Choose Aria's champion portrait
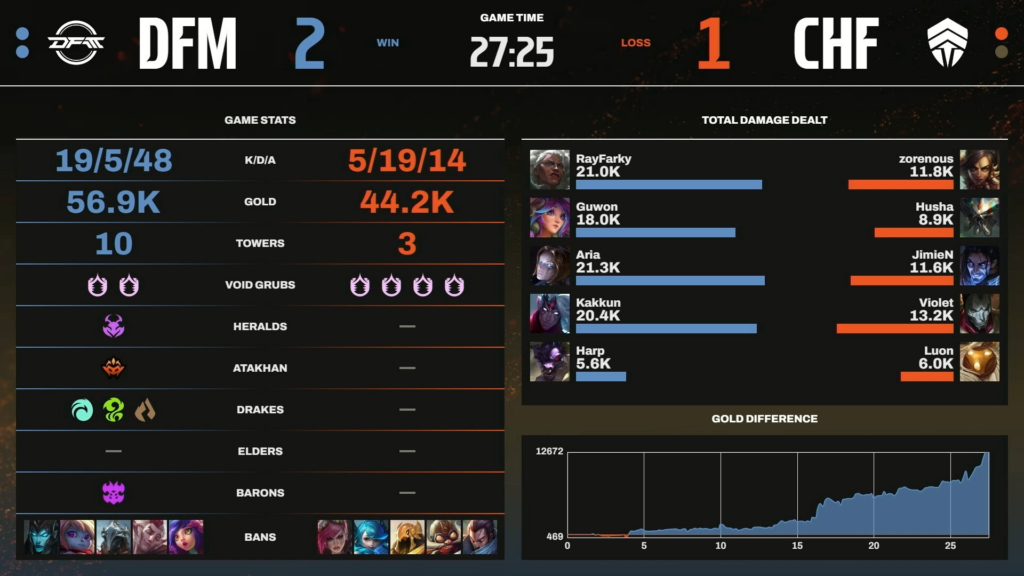The width and height of the screenshot is (1024, 576). [549, 265]
